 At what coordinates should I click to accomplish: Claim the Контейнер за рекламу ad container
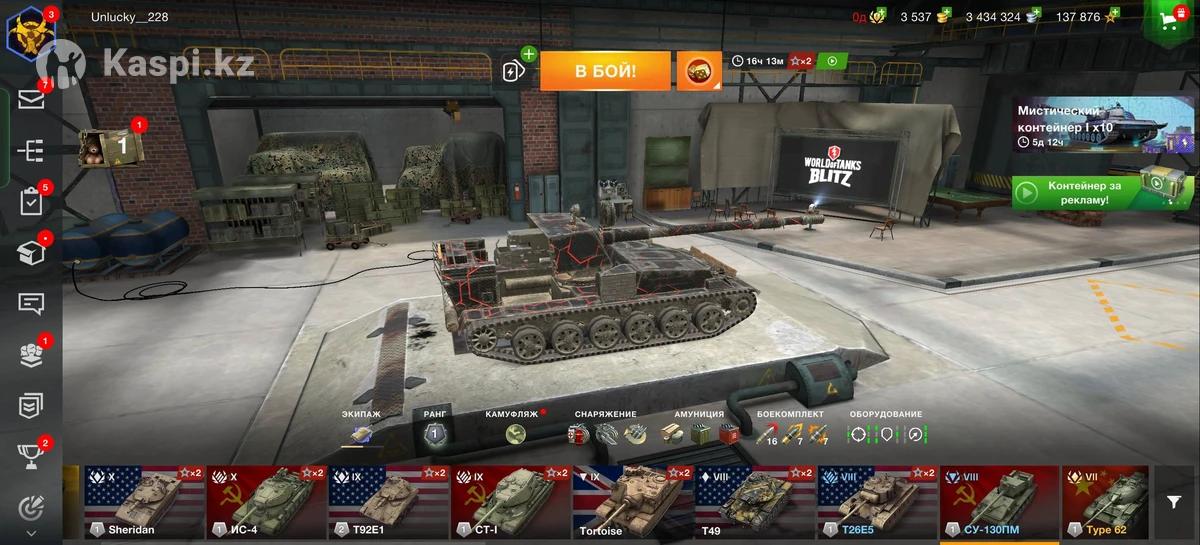point(1099,192)
